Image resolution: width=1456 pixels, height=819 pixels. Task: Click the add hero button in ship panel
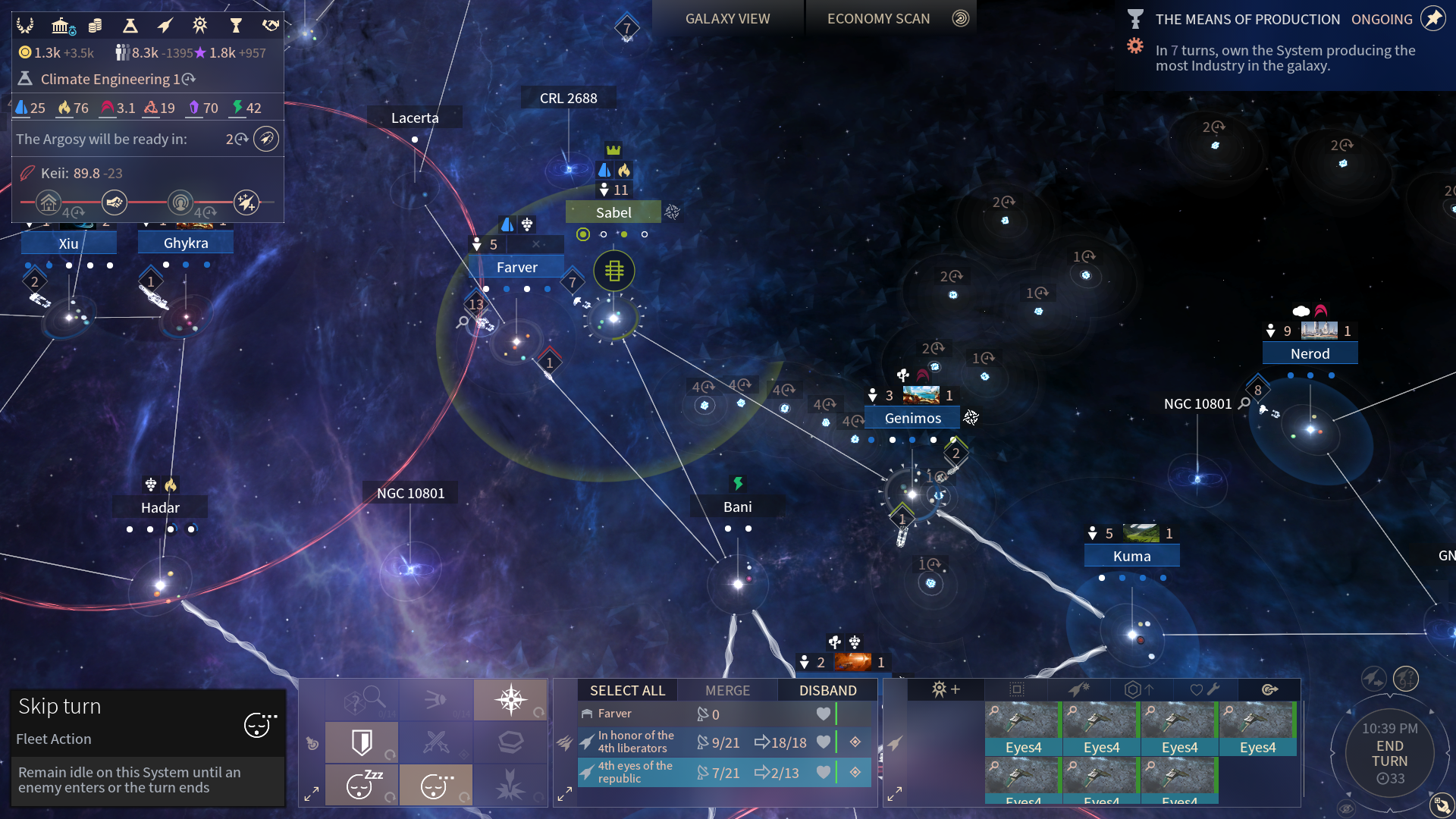pos(946,689)
